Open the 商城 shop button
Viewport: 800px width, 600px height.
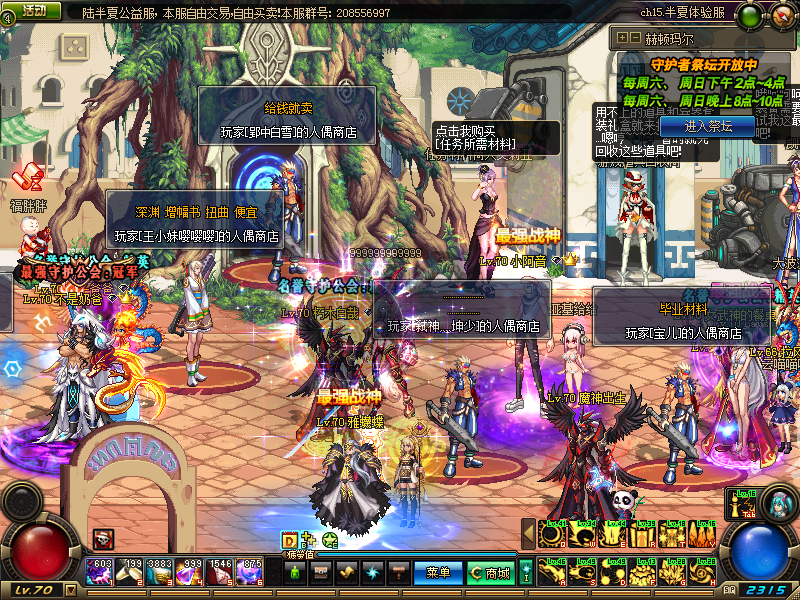[490, 573]
